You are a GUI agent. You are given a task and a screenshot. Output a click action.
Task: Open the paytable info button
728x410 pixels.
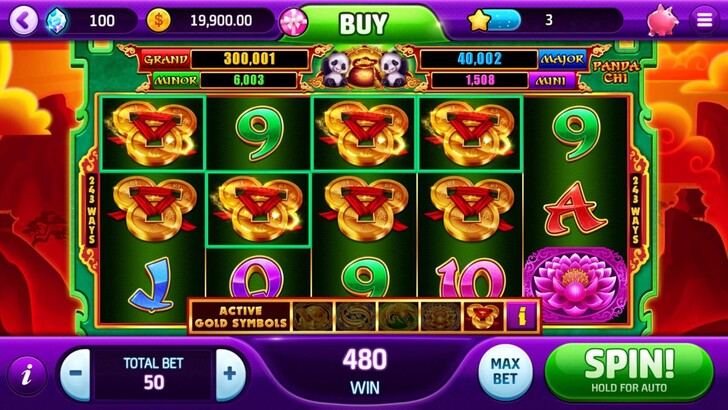point(25,375)
